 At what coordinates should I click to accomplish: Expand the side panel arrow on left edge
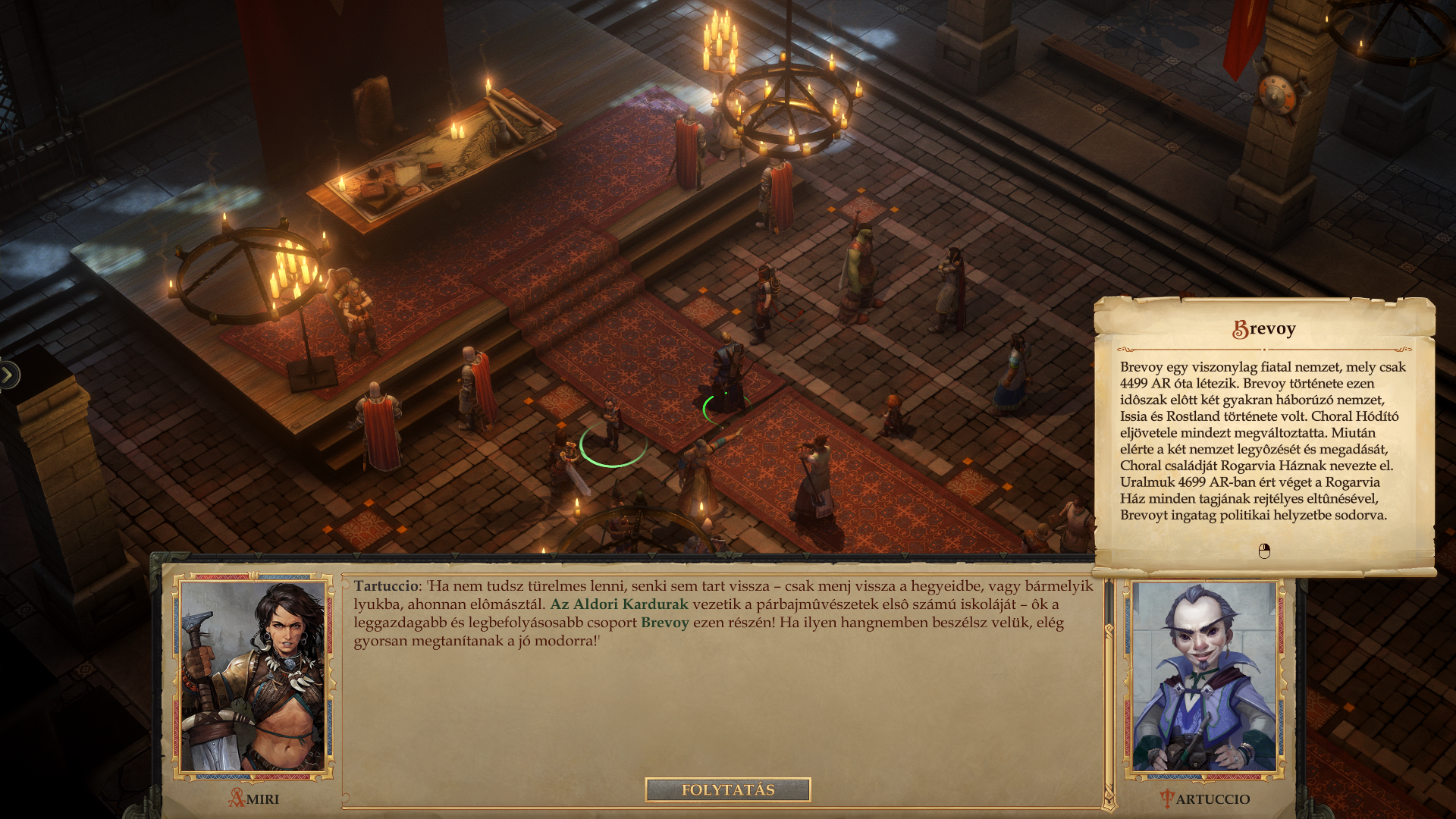click(8, 374)
